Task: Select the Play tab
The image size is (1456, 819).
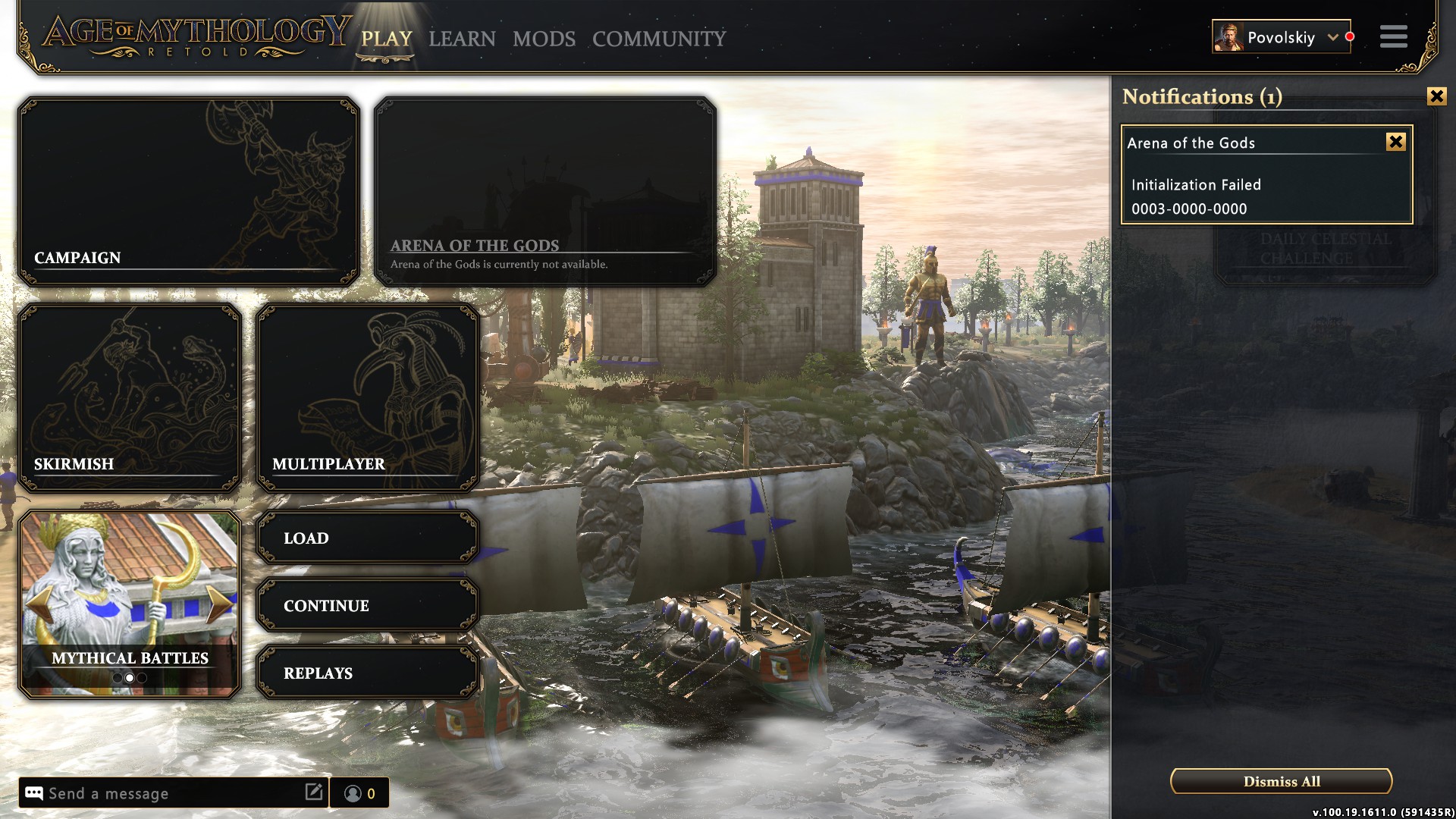Action: click(386, 39)
